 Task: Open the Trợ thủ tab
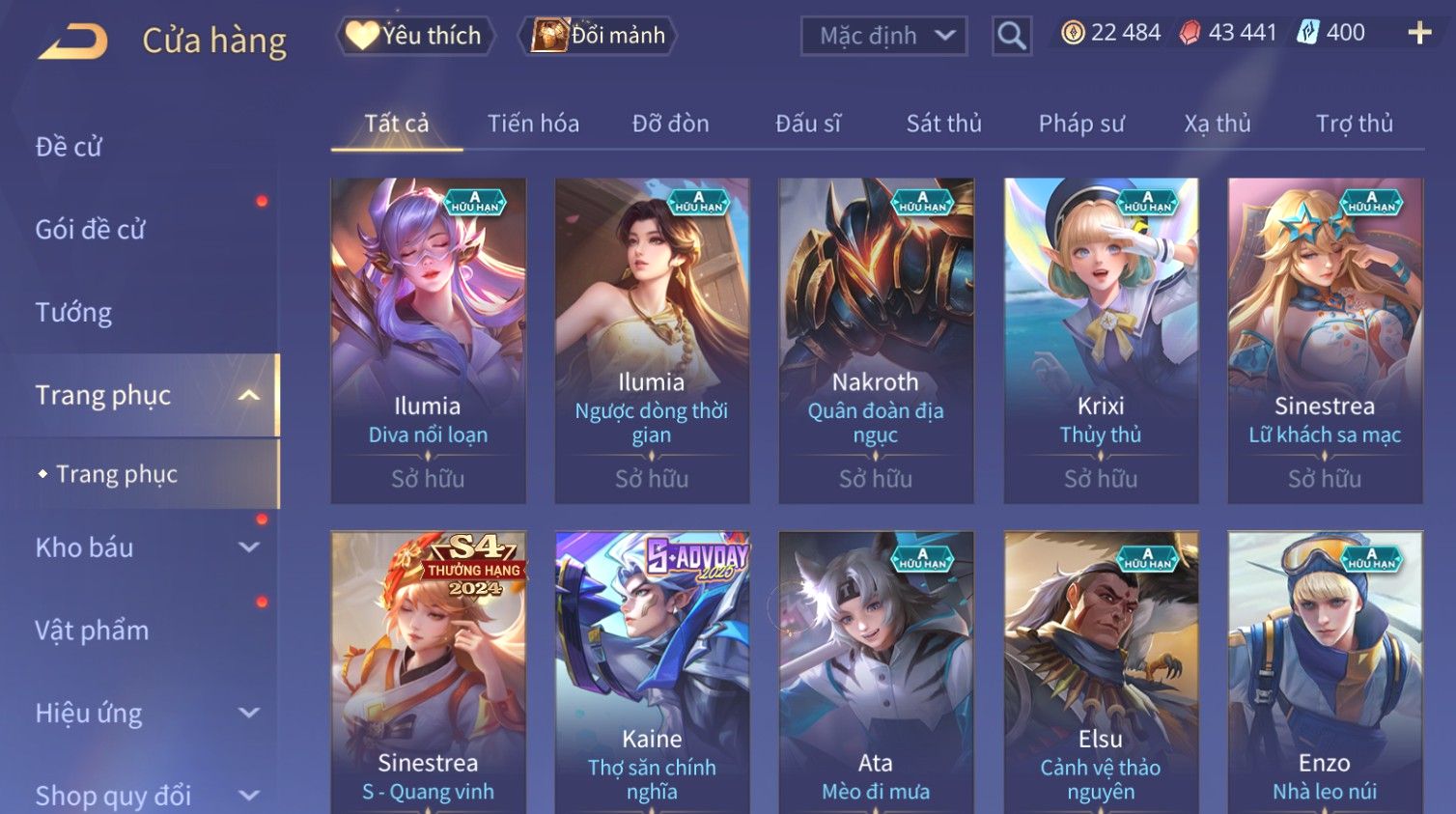1354,124
